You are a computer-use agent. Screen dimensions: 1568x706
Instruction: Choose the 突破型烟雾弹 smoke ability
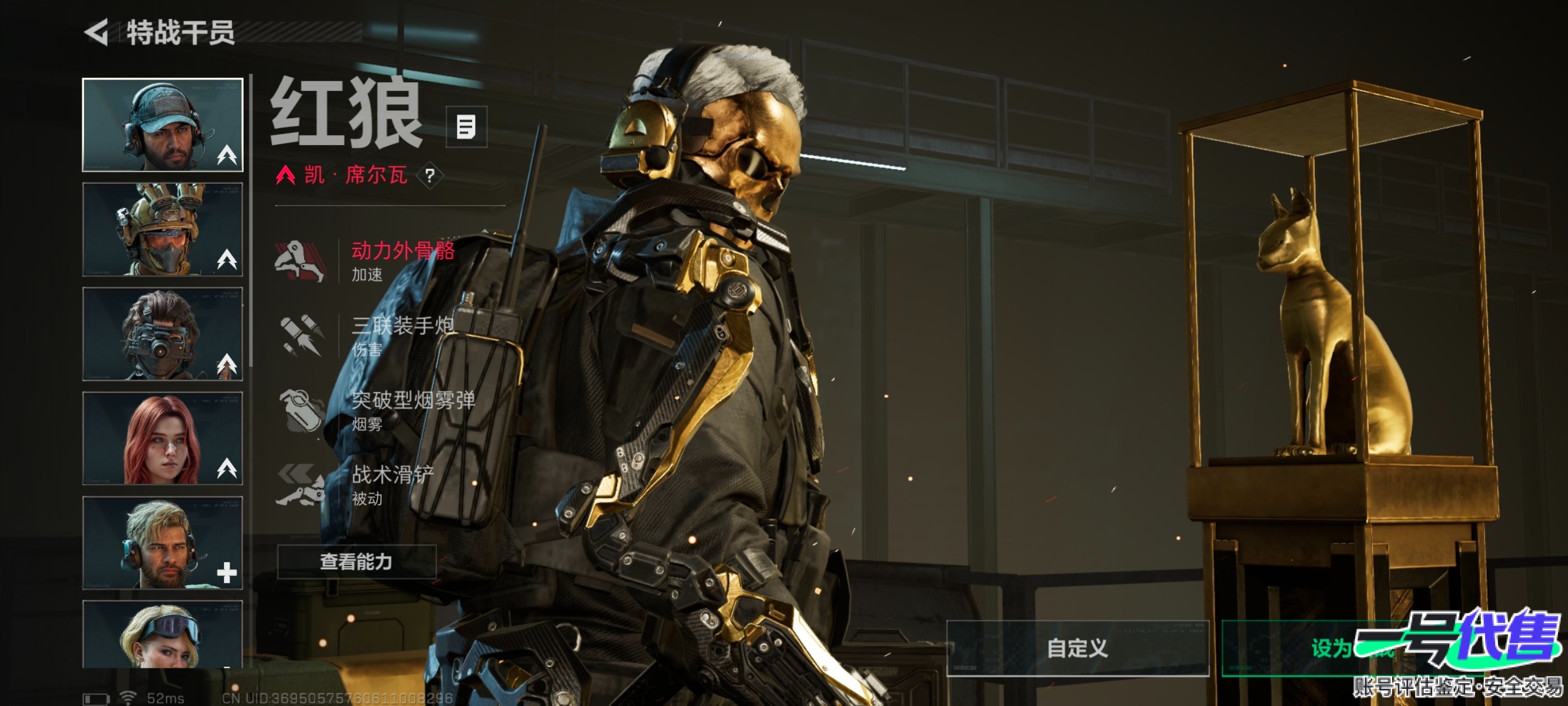(377, 410)
